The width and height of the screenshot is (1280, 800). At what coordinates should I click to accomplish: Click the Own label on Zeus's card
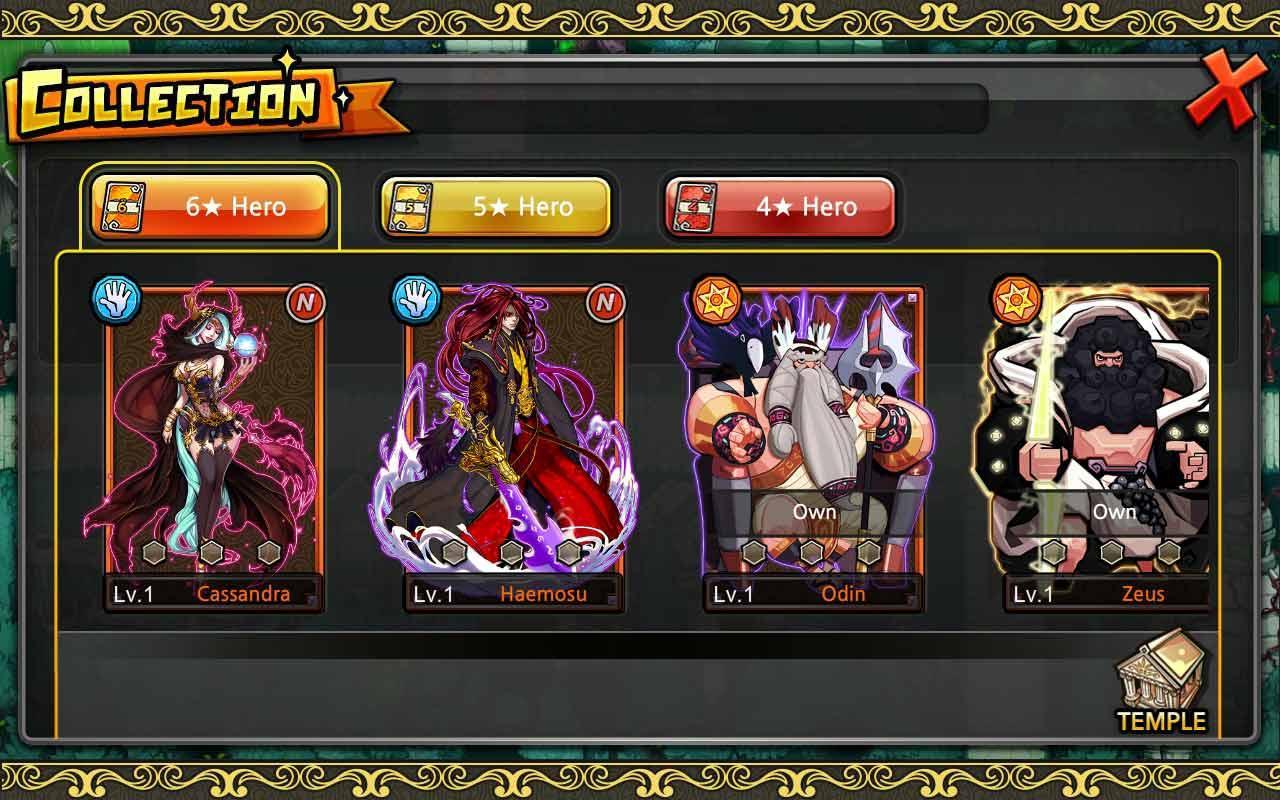tap(1113, 511)
